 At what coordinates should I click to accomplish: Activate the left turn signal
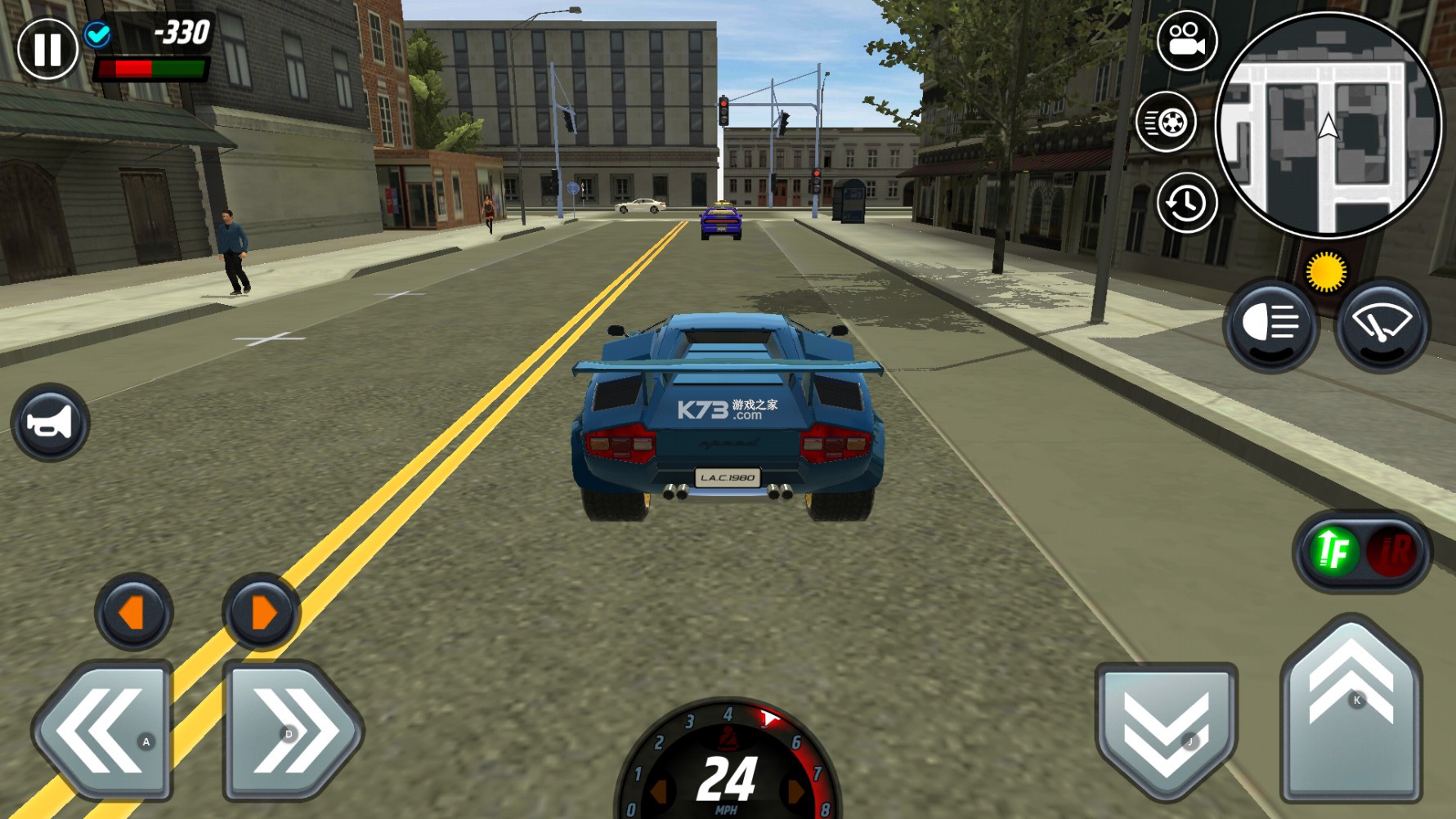point(133,612)
